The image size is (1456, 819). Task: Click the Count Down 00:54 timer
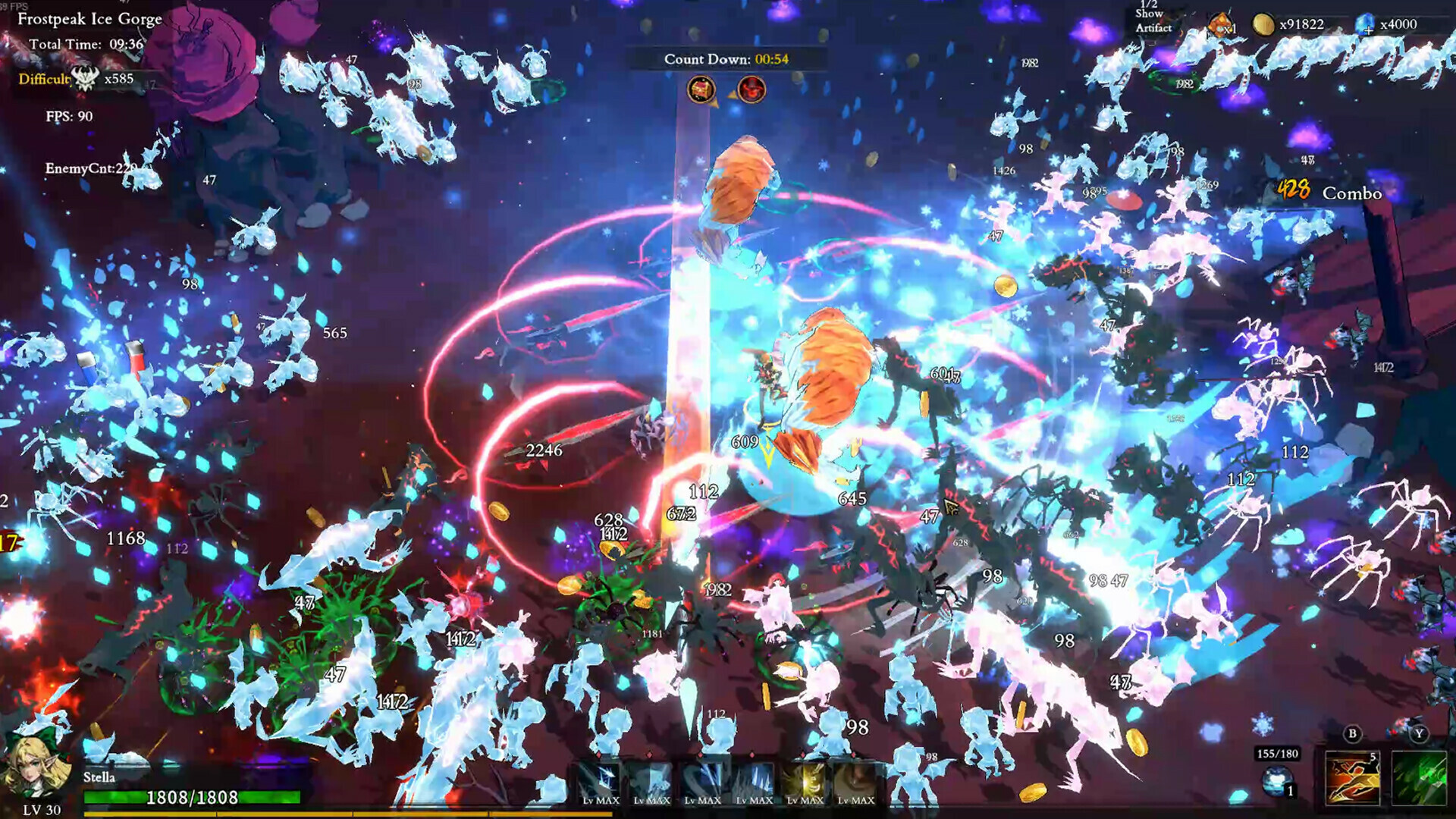pos(728,58)
